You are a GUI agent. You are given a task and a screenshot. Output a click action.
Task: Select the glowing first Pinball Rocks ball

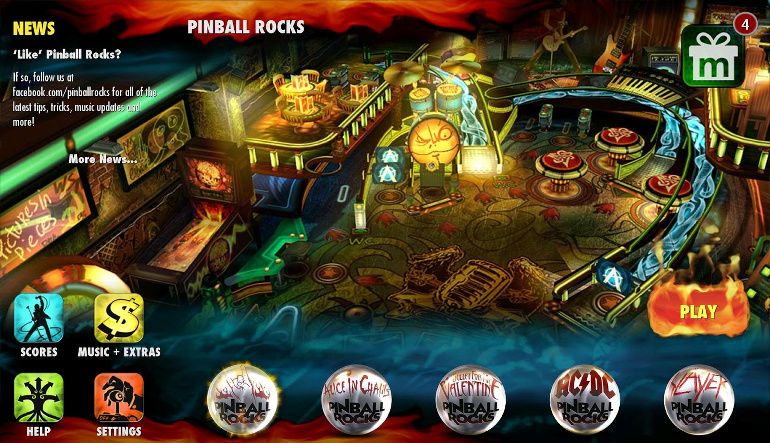pyautogui.click(x=241, y=400)
